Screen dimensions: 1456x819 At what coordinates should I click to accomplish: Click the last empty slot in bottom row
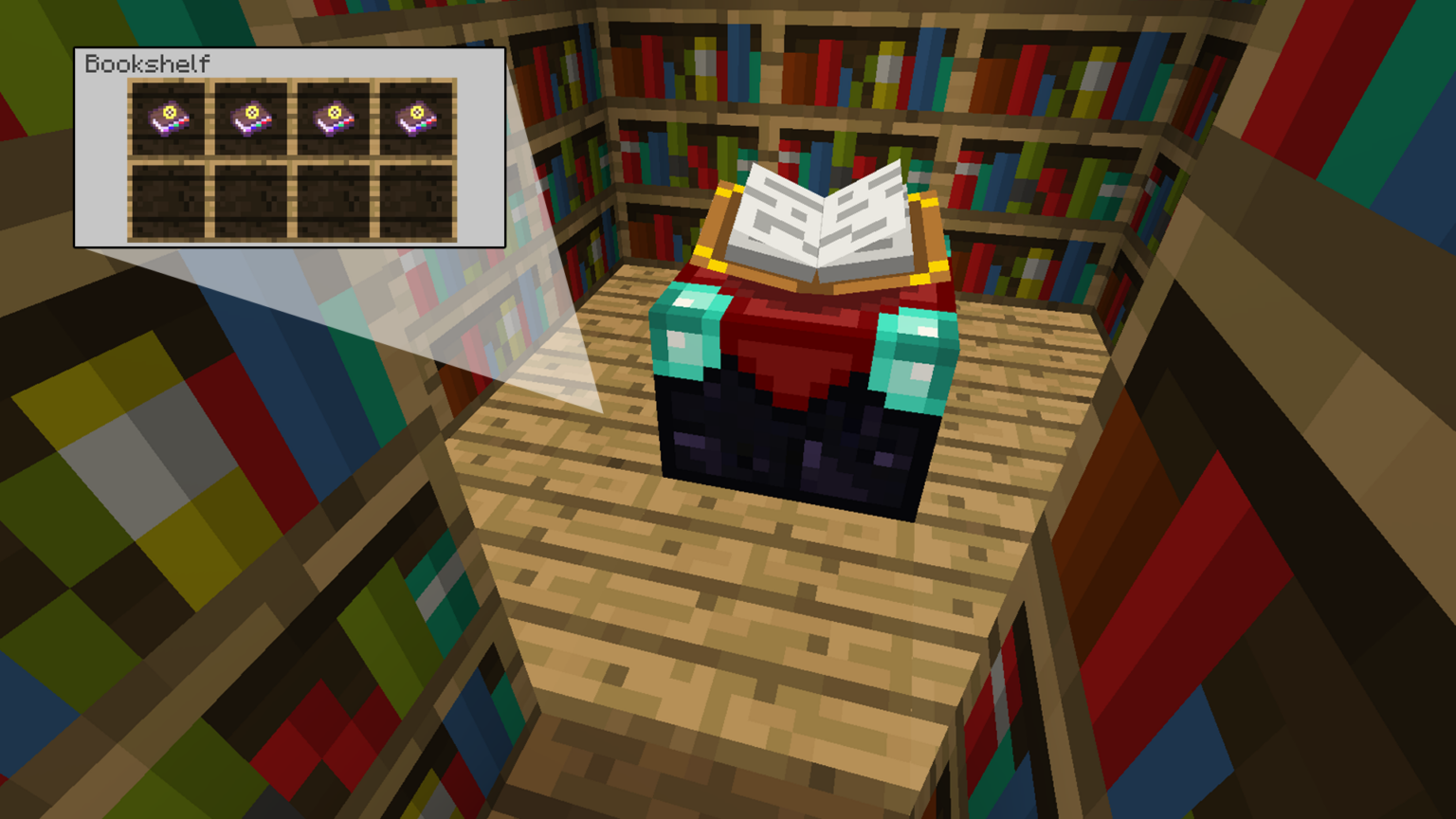pos(415,201)
